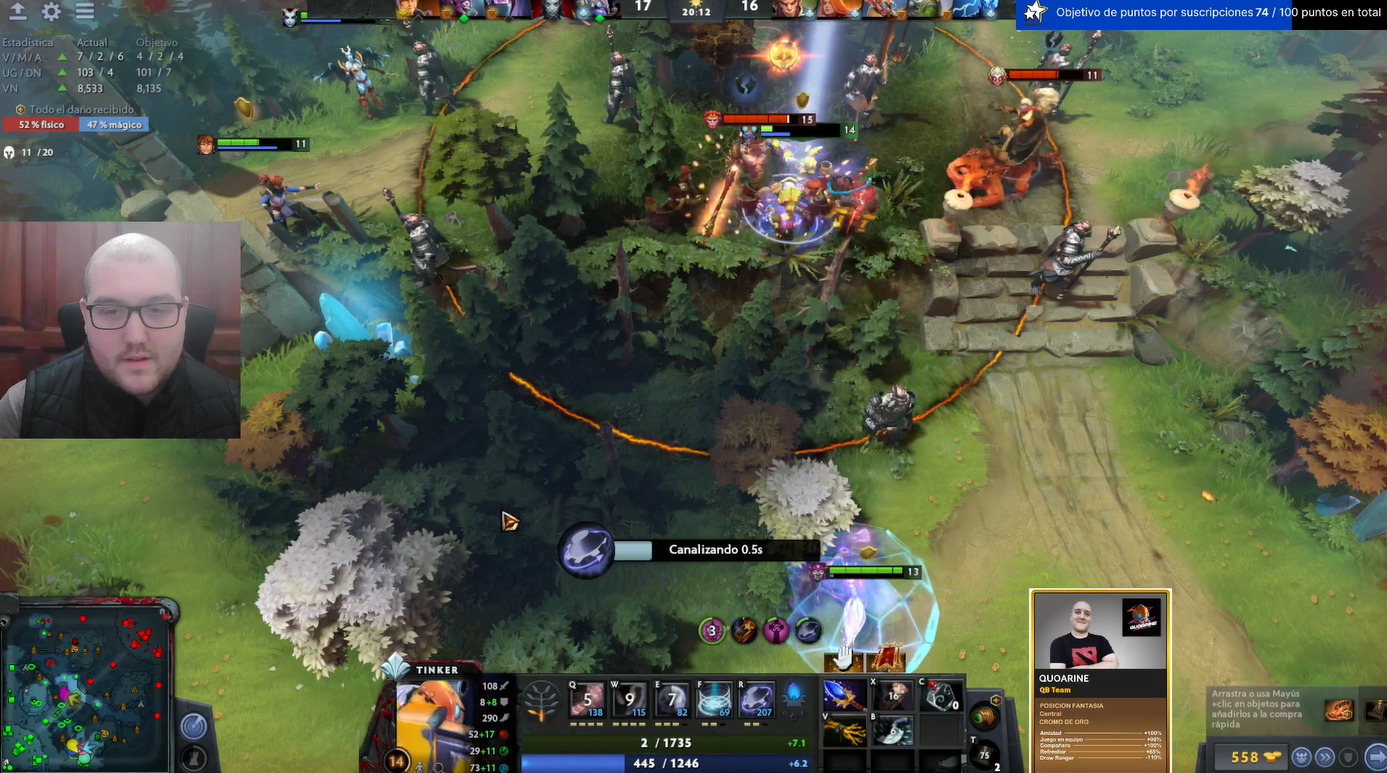Activate the F shield ability

715,700
